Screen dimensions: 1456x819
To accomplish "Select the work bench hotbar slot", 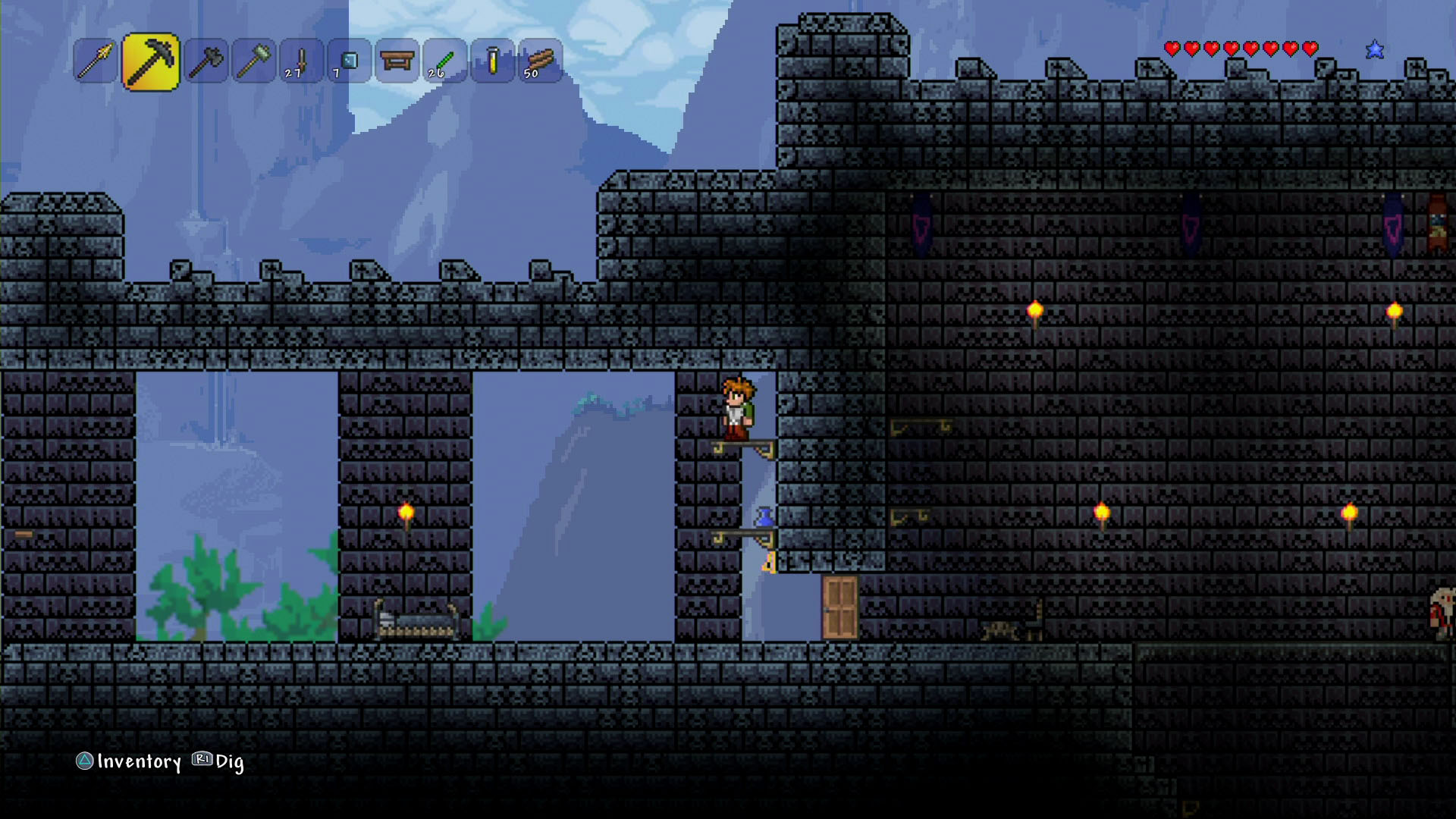I will point(397,61).
